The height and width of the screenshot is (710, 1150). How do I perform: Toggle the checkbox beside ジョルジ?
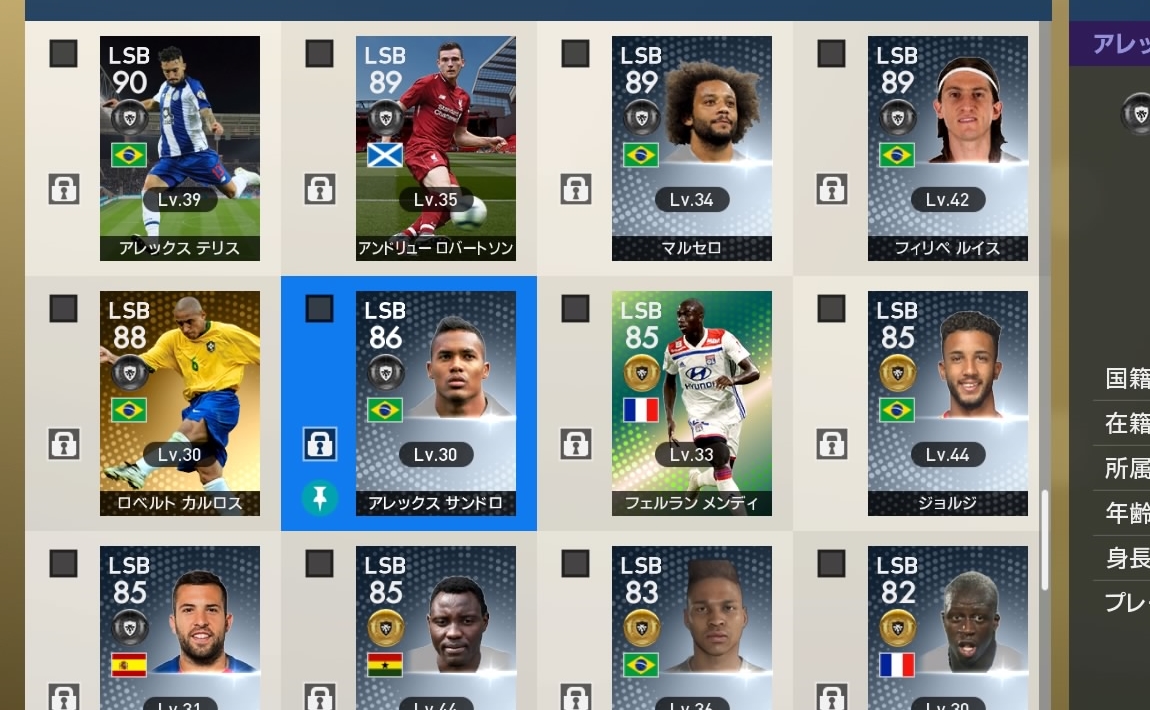(831, 309)
